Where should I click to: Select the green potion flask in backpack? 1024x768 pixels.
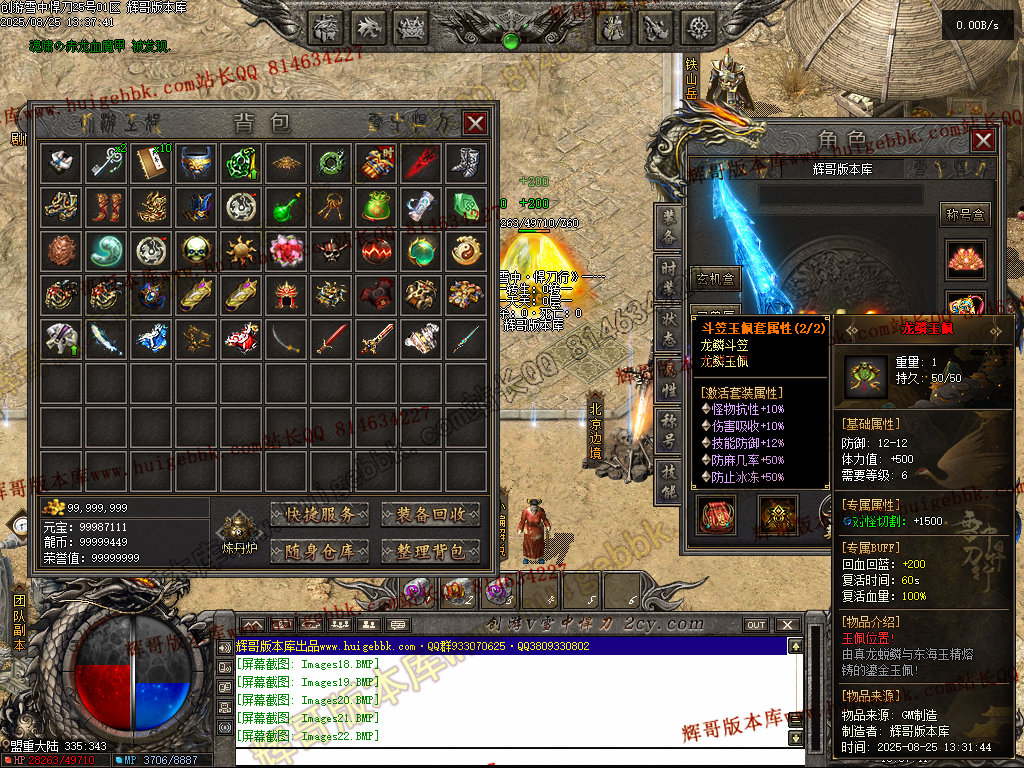[x=286, y=206]
